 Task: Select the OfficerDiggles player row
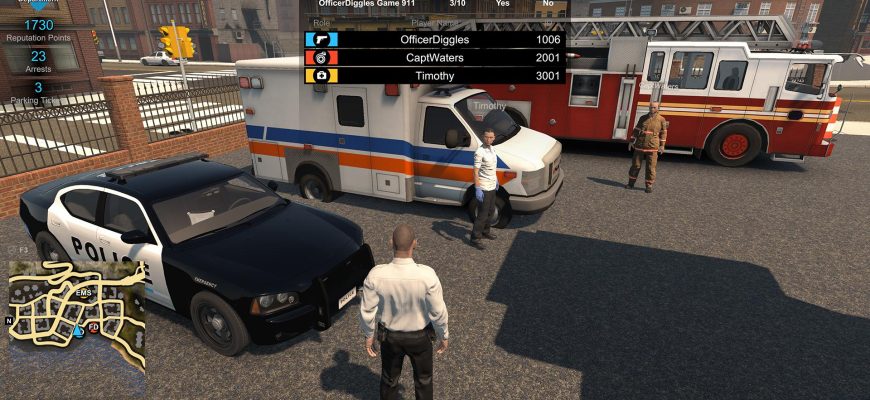pyautogui.click(x=434, y=39)
